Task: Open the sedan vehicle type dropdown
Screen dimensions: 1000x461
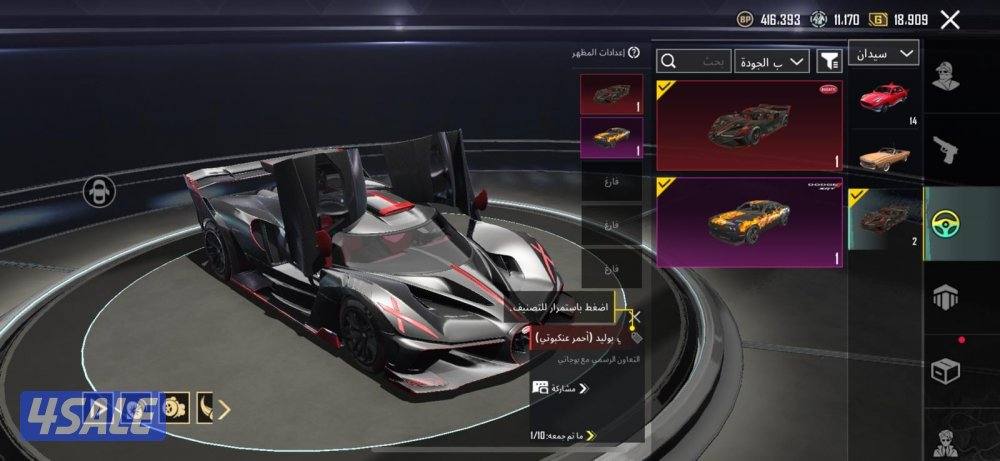Action: tap(883, 53)
